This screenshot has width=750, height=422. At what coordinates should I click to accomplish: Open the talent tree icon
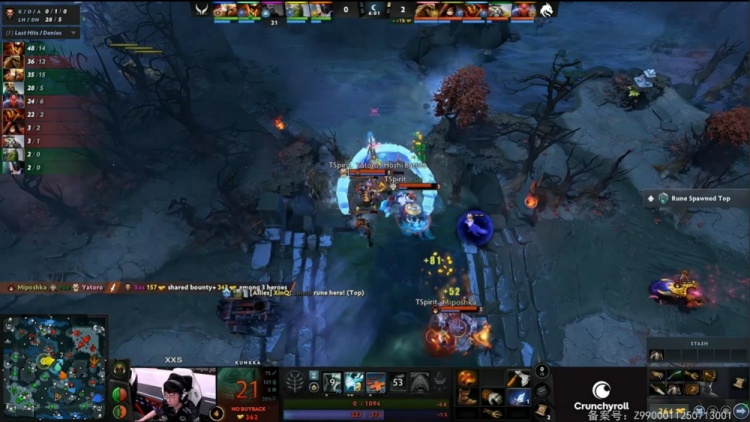pos(298,382)
